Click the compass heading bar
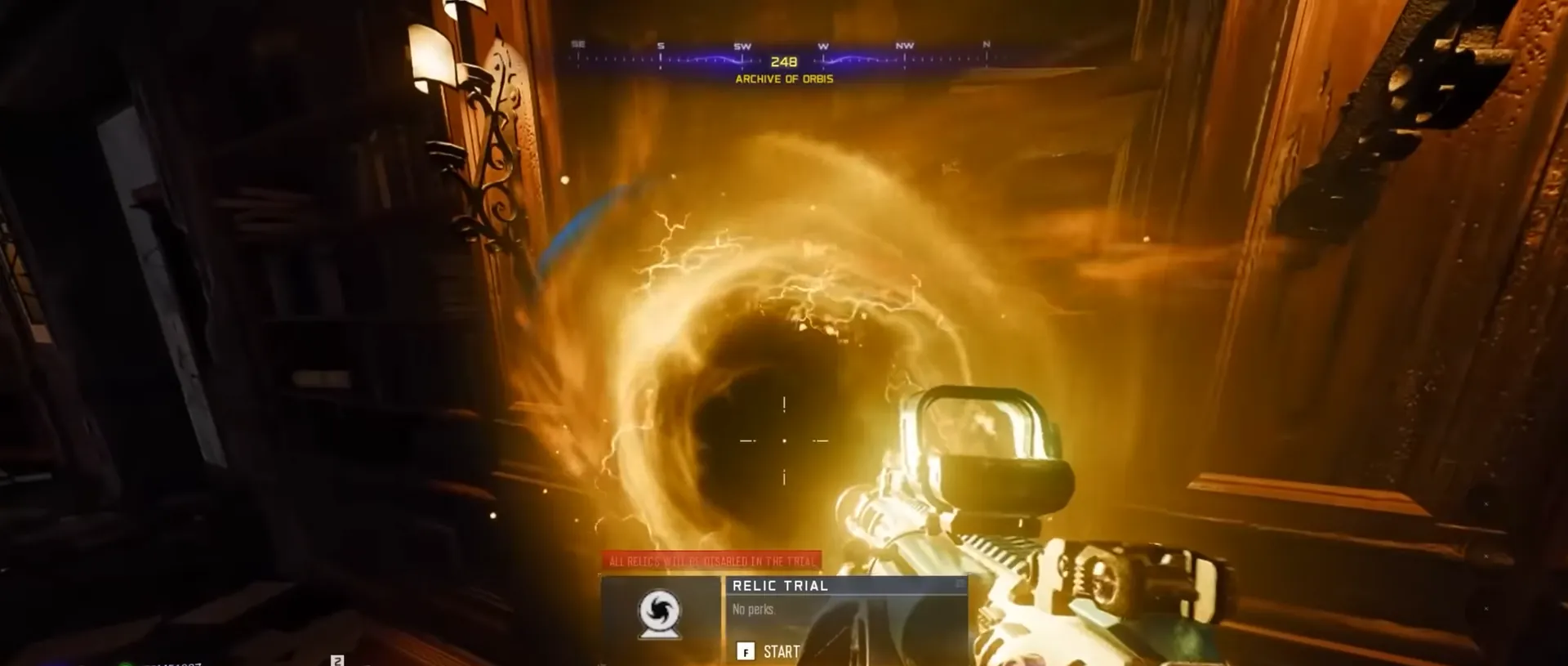 (x=782, y=59)
